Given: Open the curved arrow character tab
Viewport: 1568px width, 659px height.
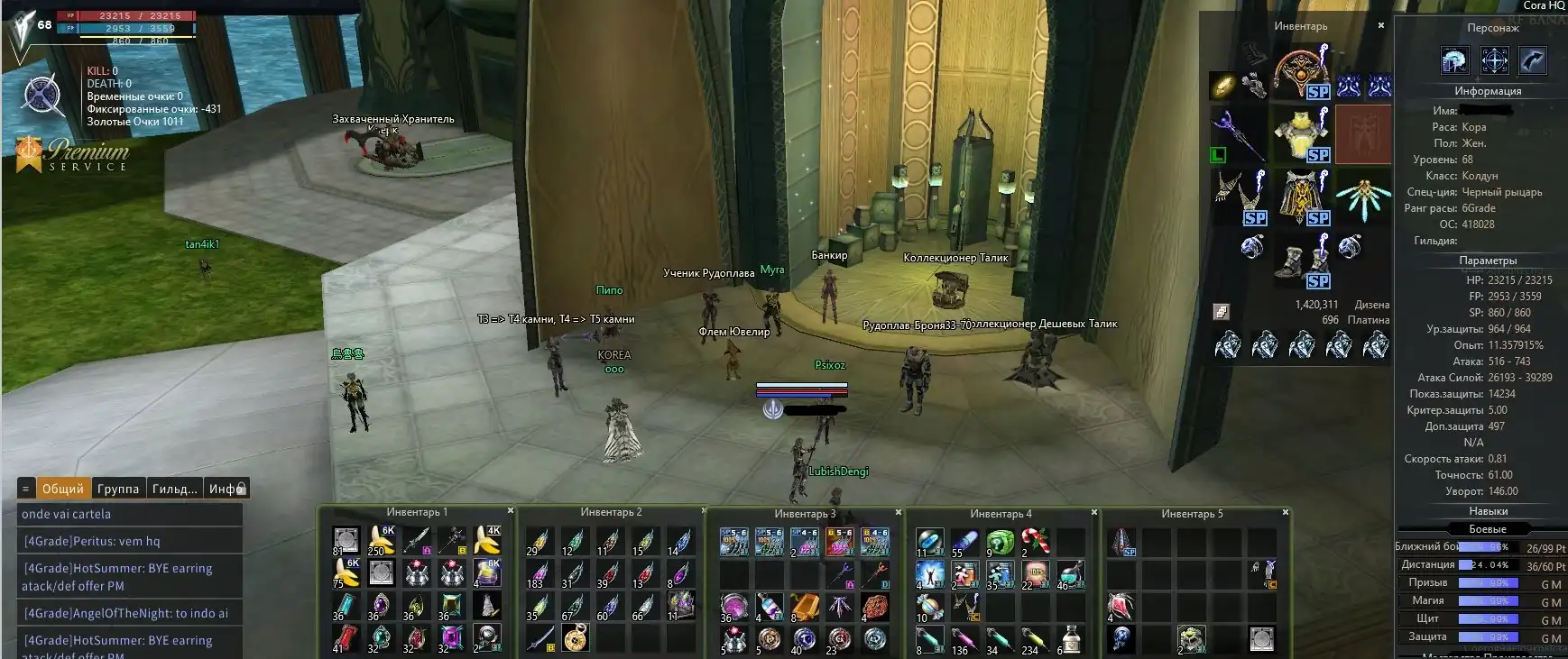Looking at the screenshot, I should (1534, 60).
